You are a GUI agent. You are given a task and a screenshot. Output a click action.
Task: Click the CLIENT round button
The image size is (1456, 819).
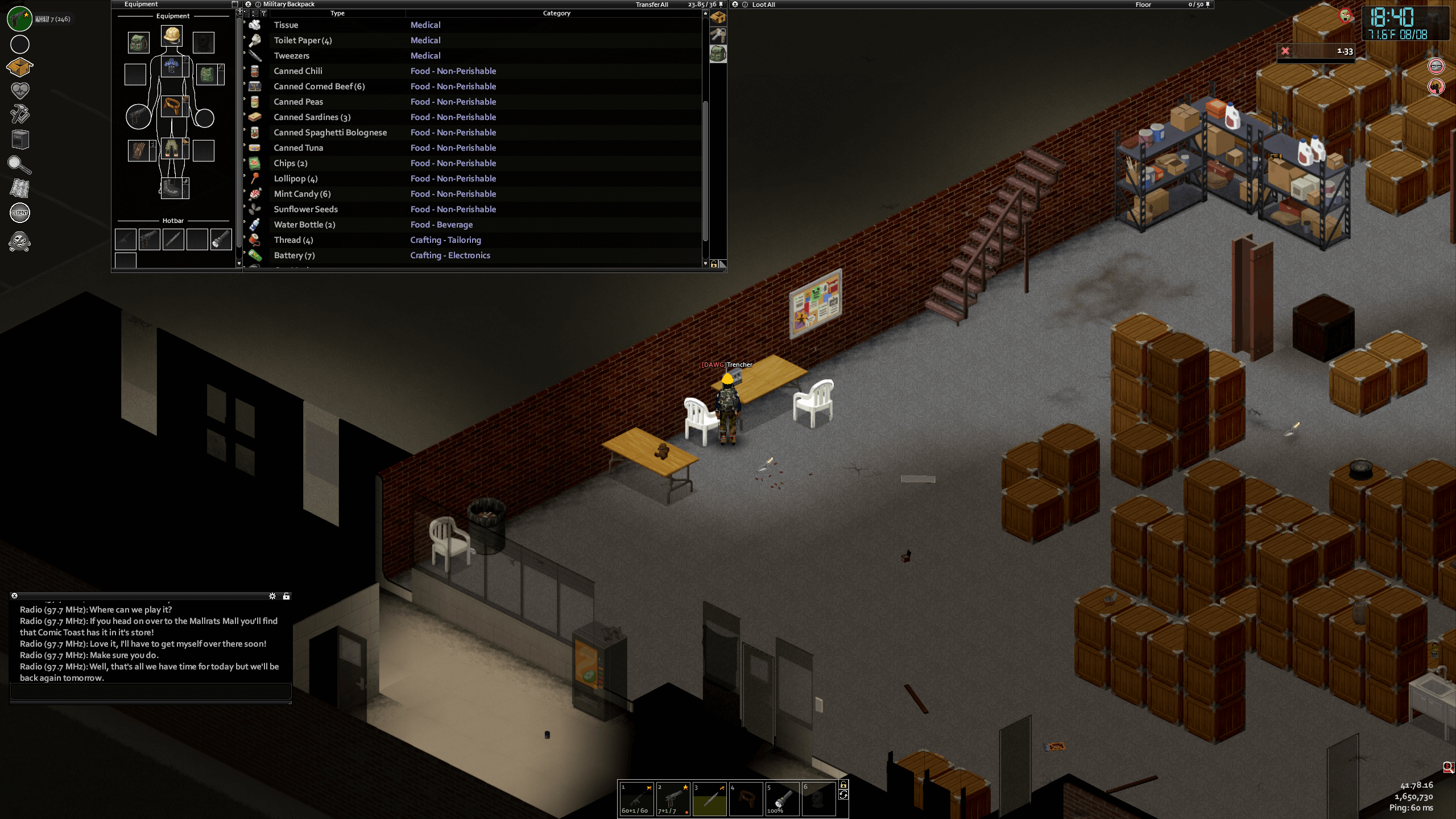20,213
